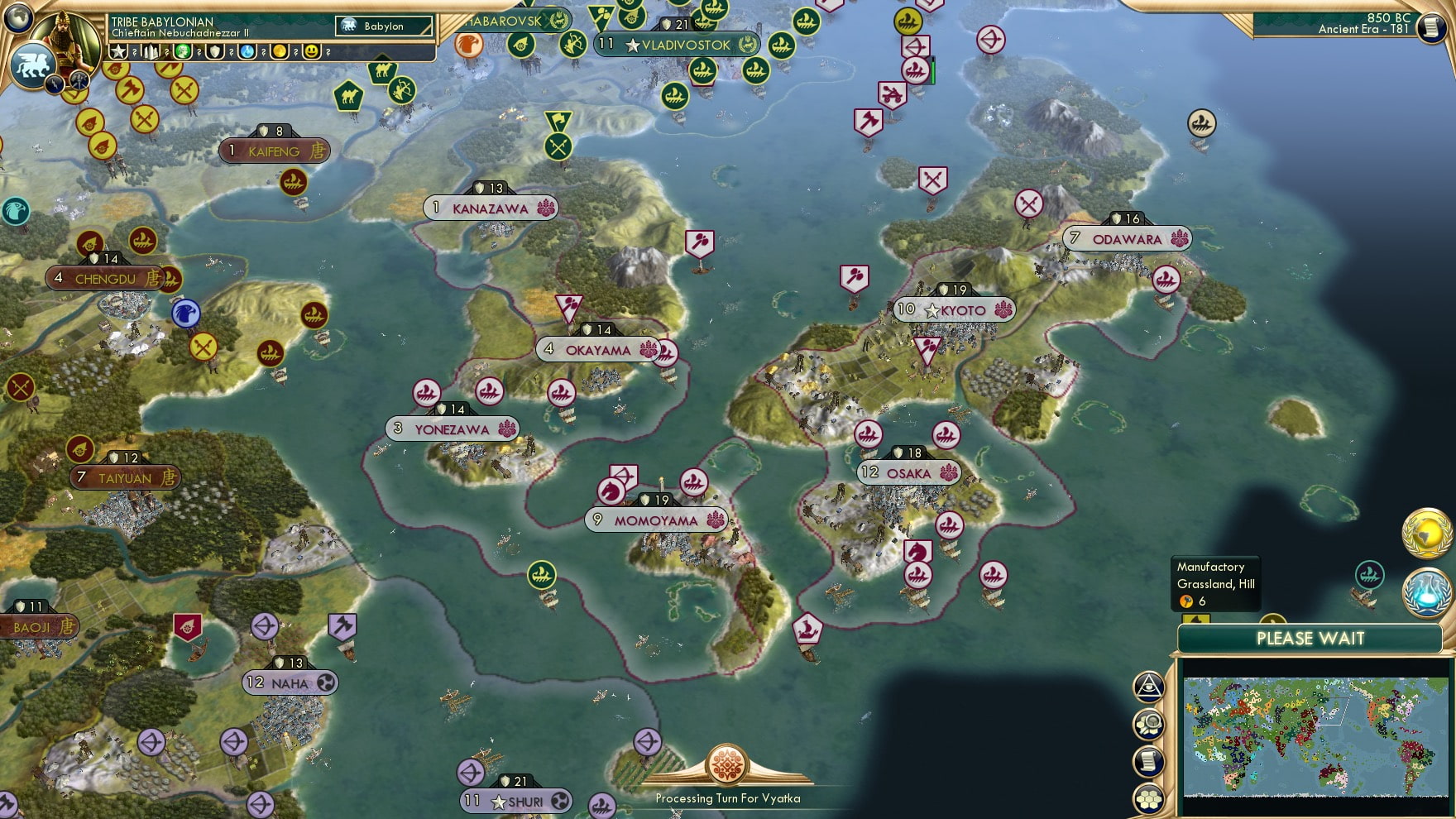Select the Momoyama city banner
The height and width of the screenshot is (819, 1456).
click(x=656, y=520)
